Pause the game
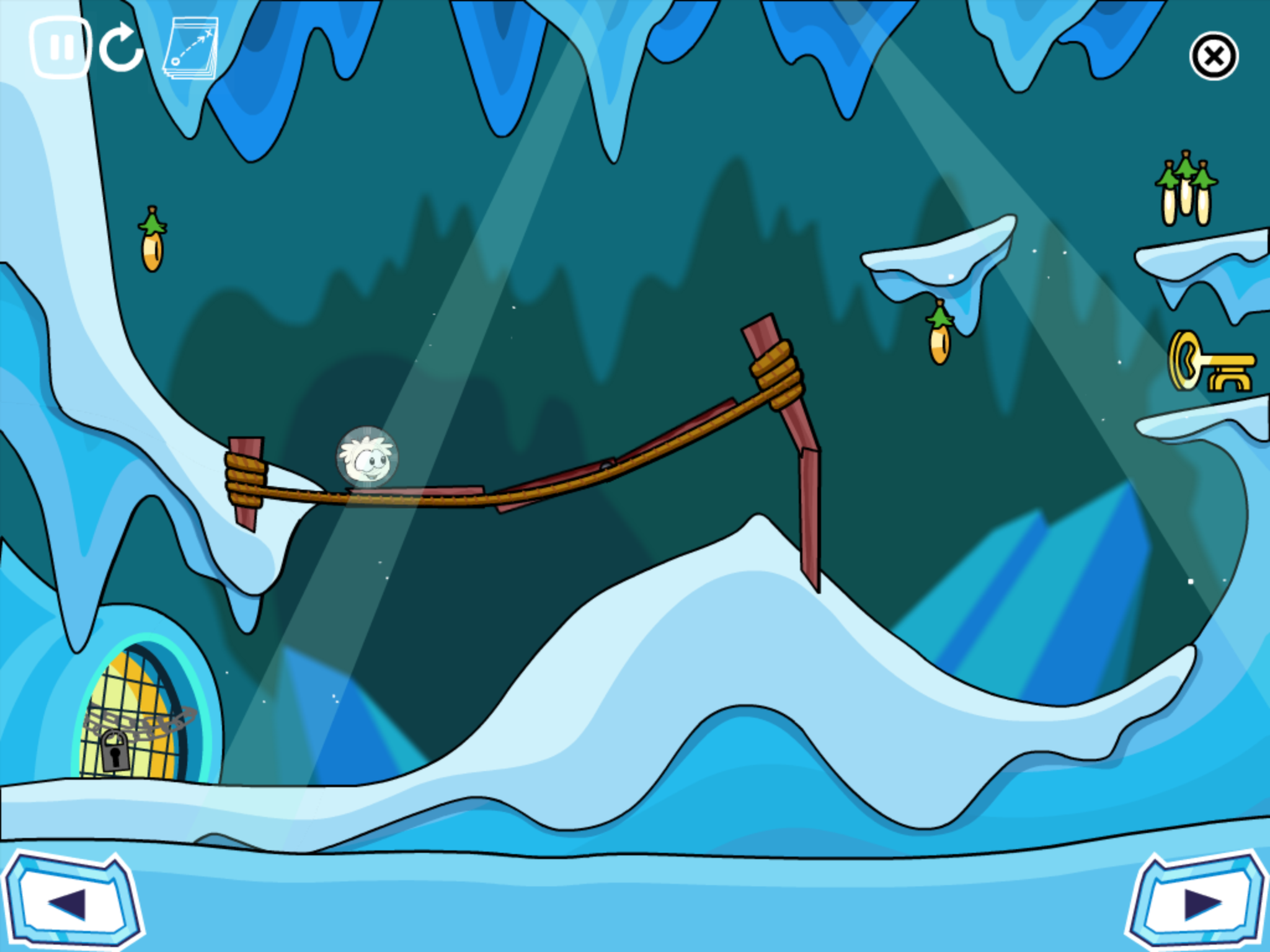This screenshot has height=952, width=1270. [x=61, y=48]
